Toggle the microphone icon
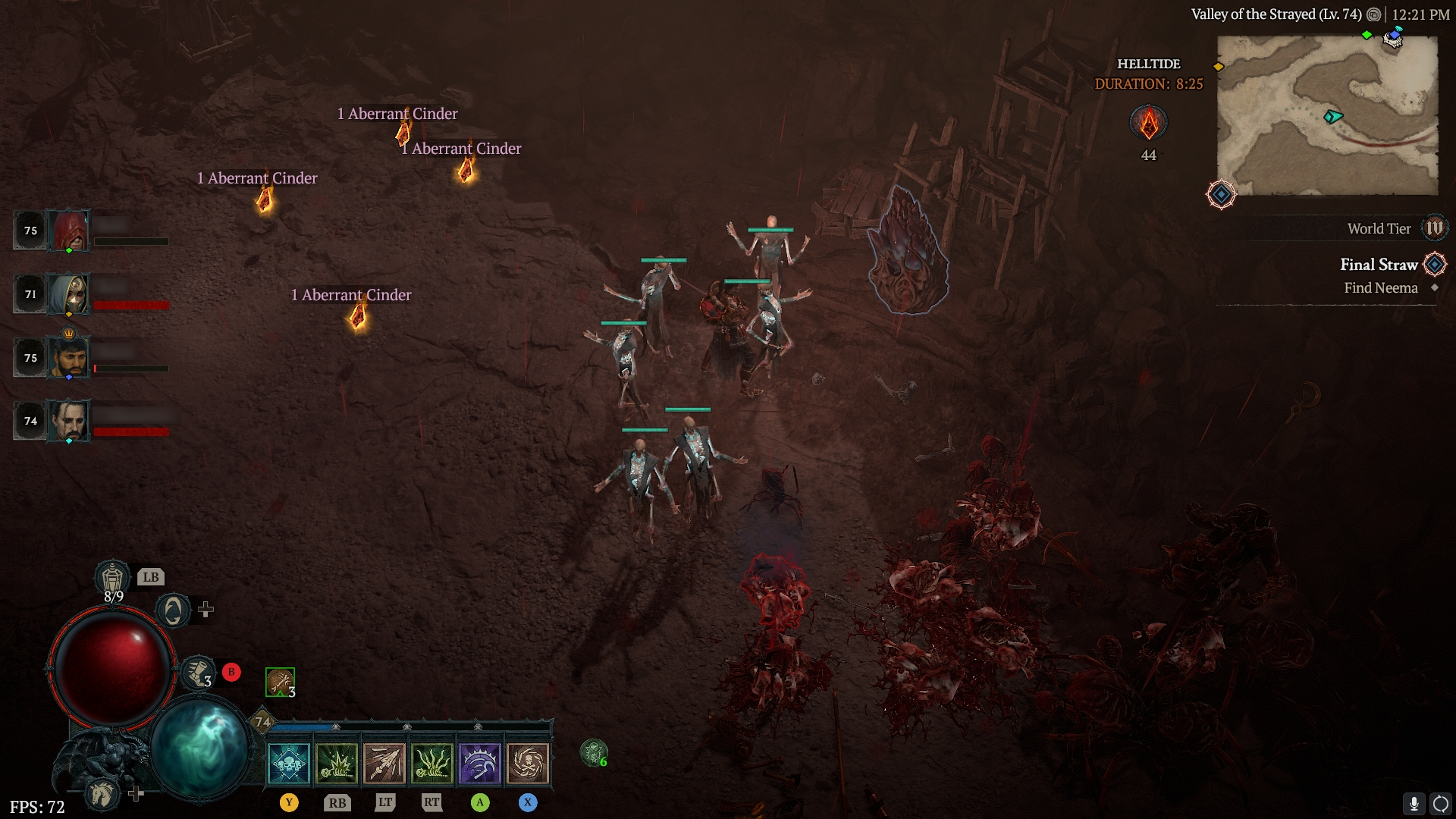 coord(1414,803)
